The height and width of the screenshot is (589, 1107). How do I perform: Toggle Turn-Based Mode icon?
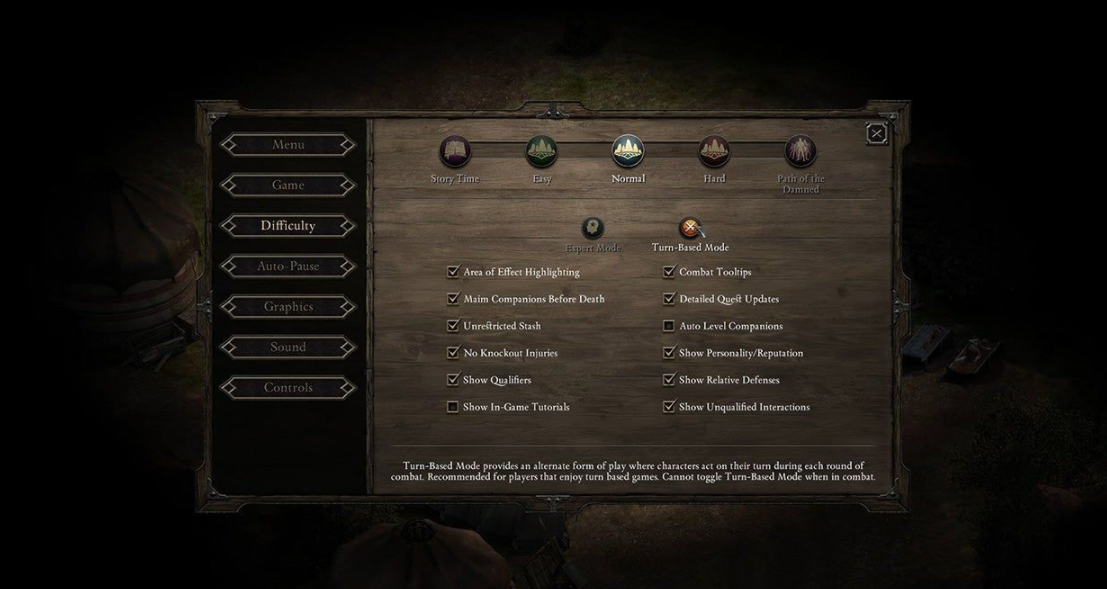(689, 229)
